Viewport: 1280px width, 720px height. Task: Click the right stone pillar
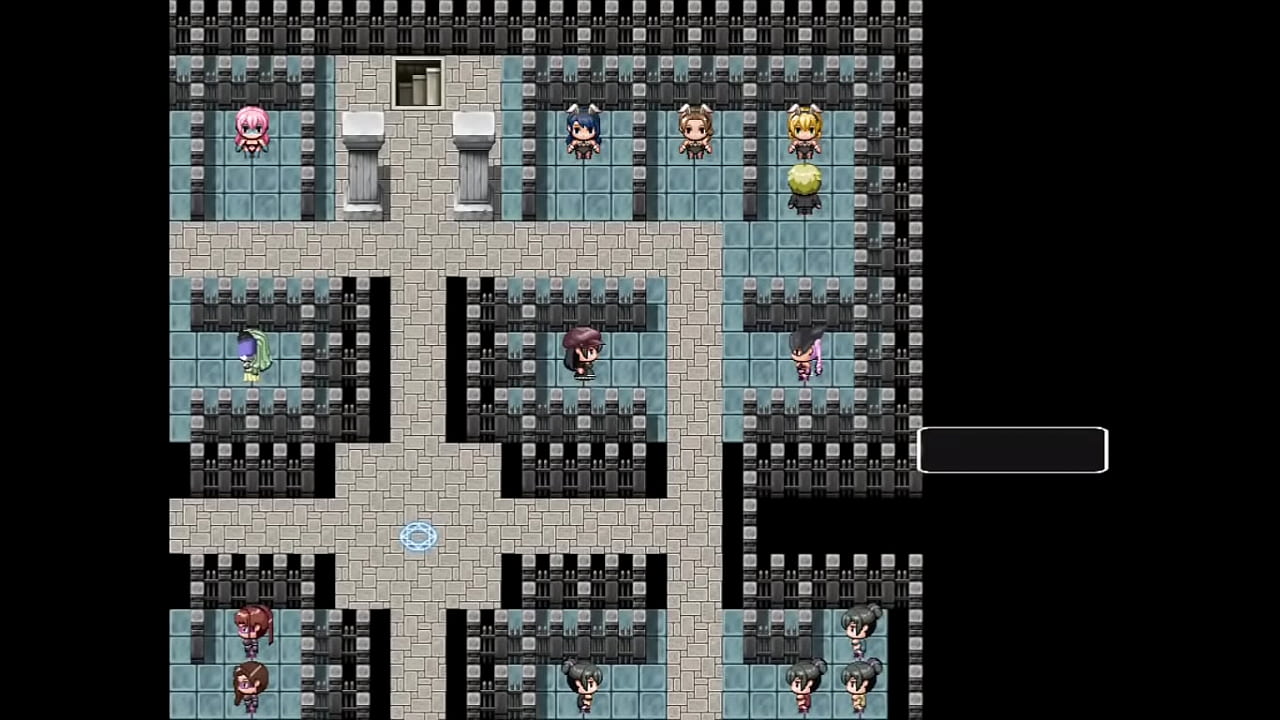click(x=474, y=165)
